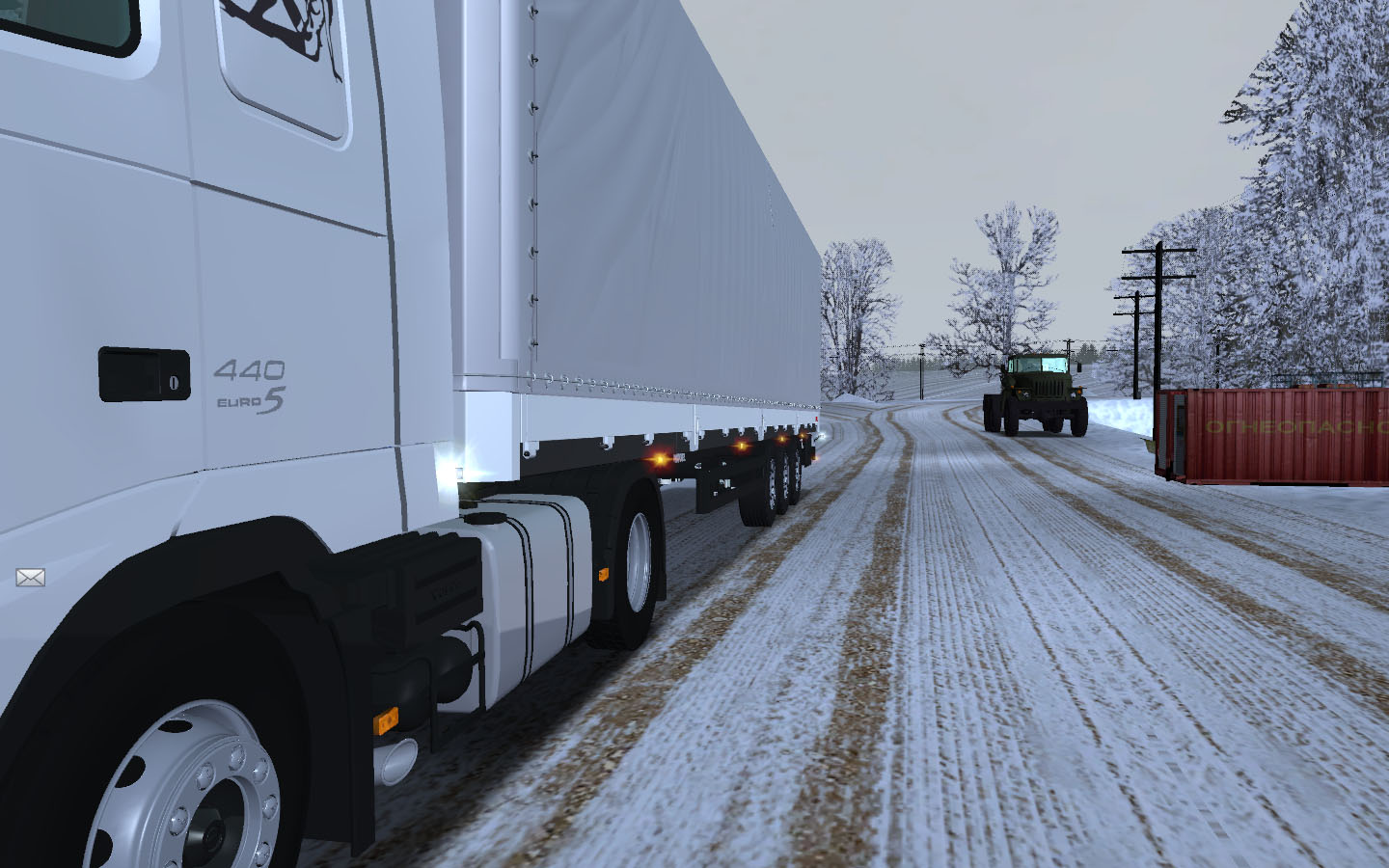
Task: Open the envelope message icon
Action: [x=30, y=578]
